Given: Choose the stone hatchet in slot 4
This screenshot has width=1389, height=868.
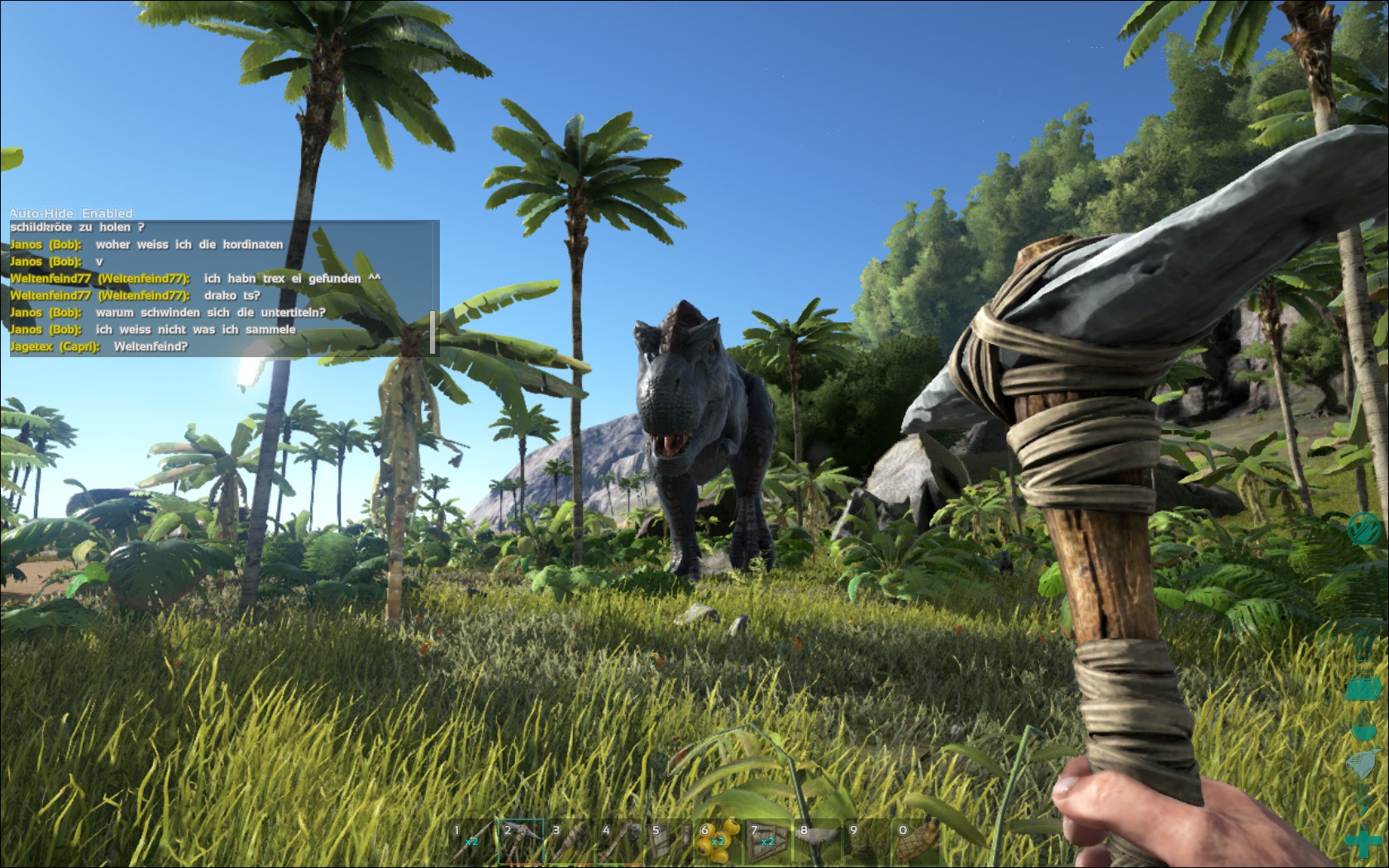Looking at the screenshot, I should tap(621, 842).
